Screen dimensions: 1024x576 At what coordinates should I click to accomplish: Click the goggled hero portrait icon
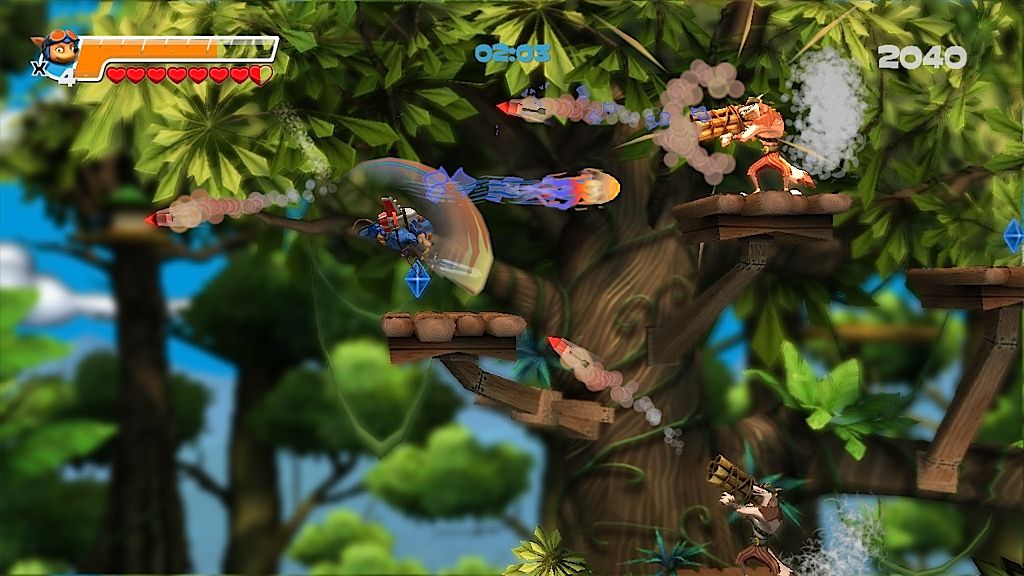pos(58,48)
